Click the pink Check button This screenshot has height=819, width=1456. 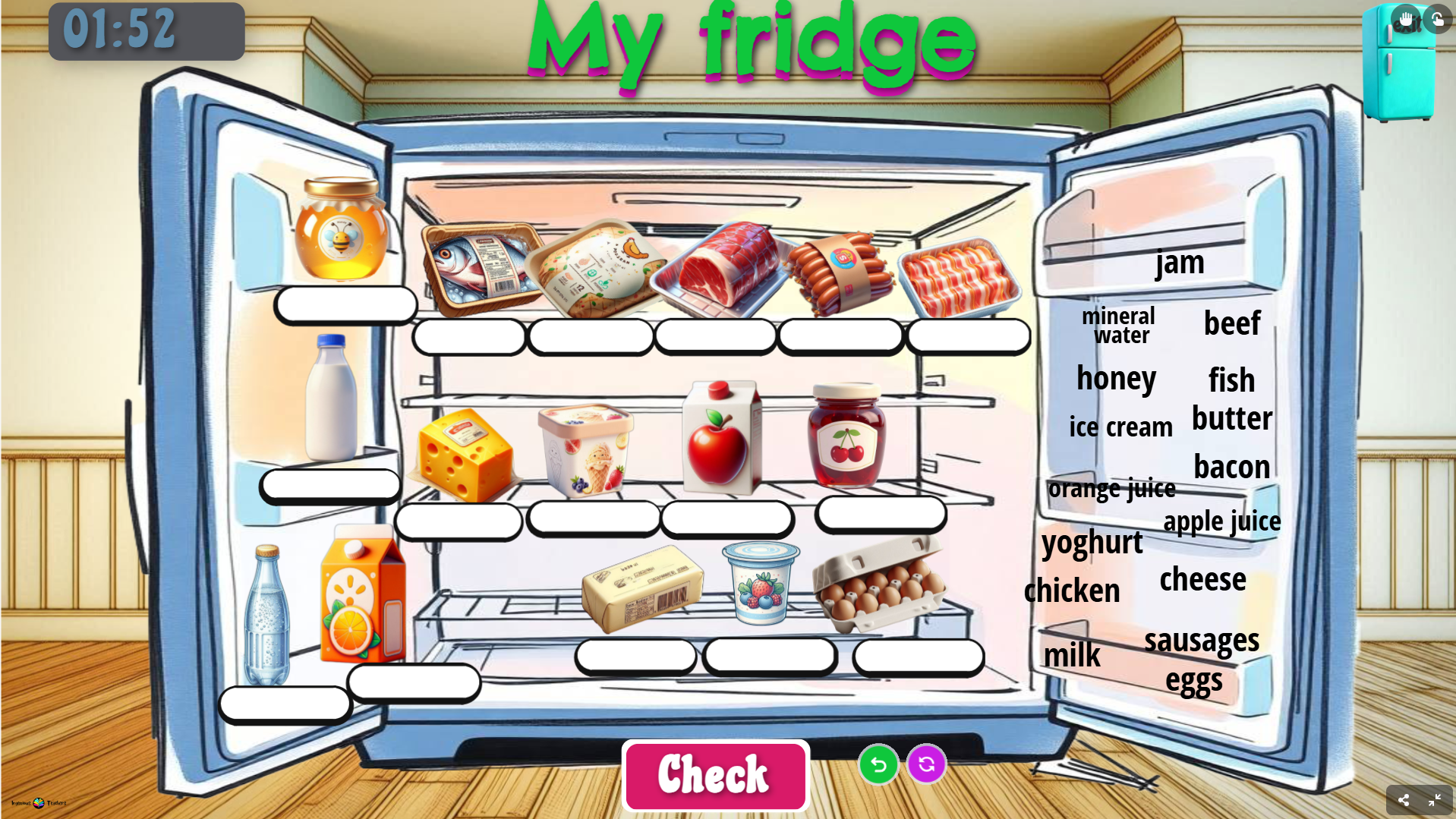[x=715, y=775]
